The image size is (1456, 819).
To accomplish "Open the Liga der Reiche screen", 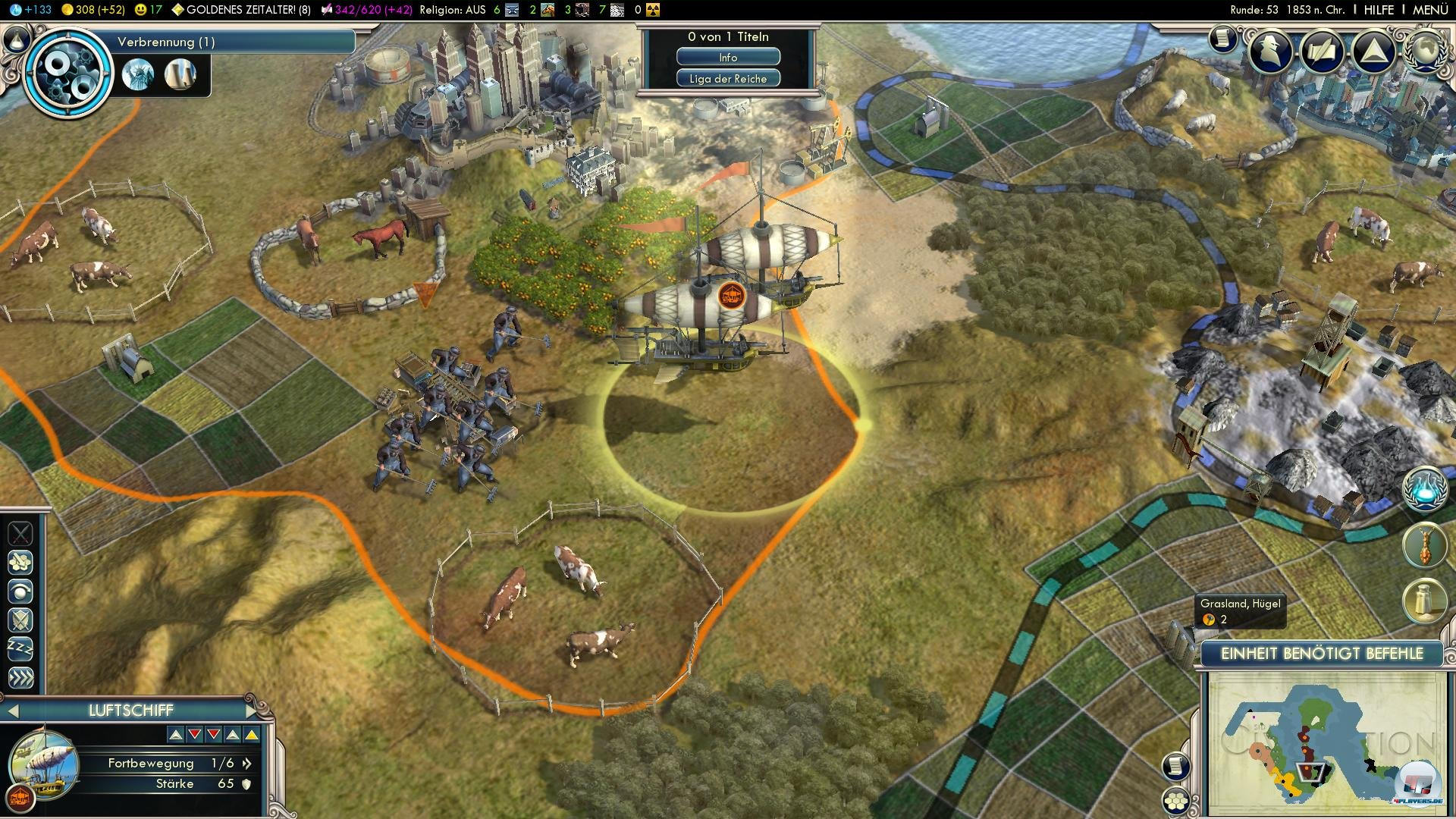I will tap(728, 79).
